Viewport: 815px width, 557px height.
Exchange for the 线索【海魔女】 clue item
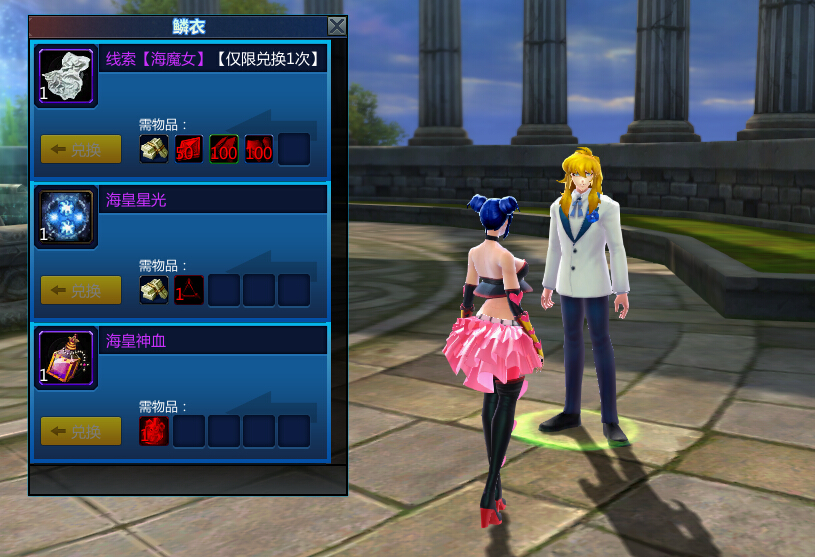81,150
